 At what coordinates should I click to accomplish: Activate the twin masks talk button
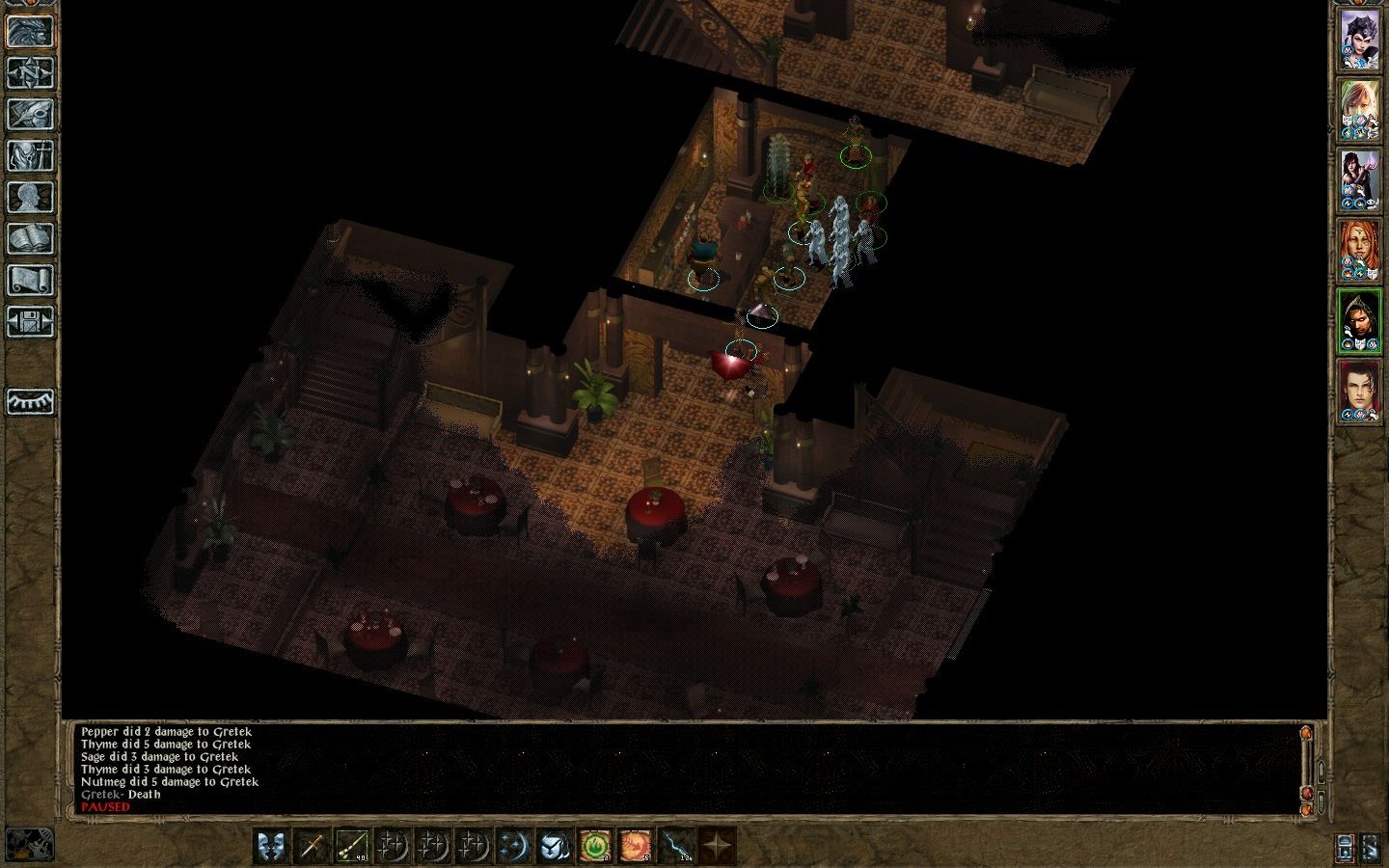[272, 846]
